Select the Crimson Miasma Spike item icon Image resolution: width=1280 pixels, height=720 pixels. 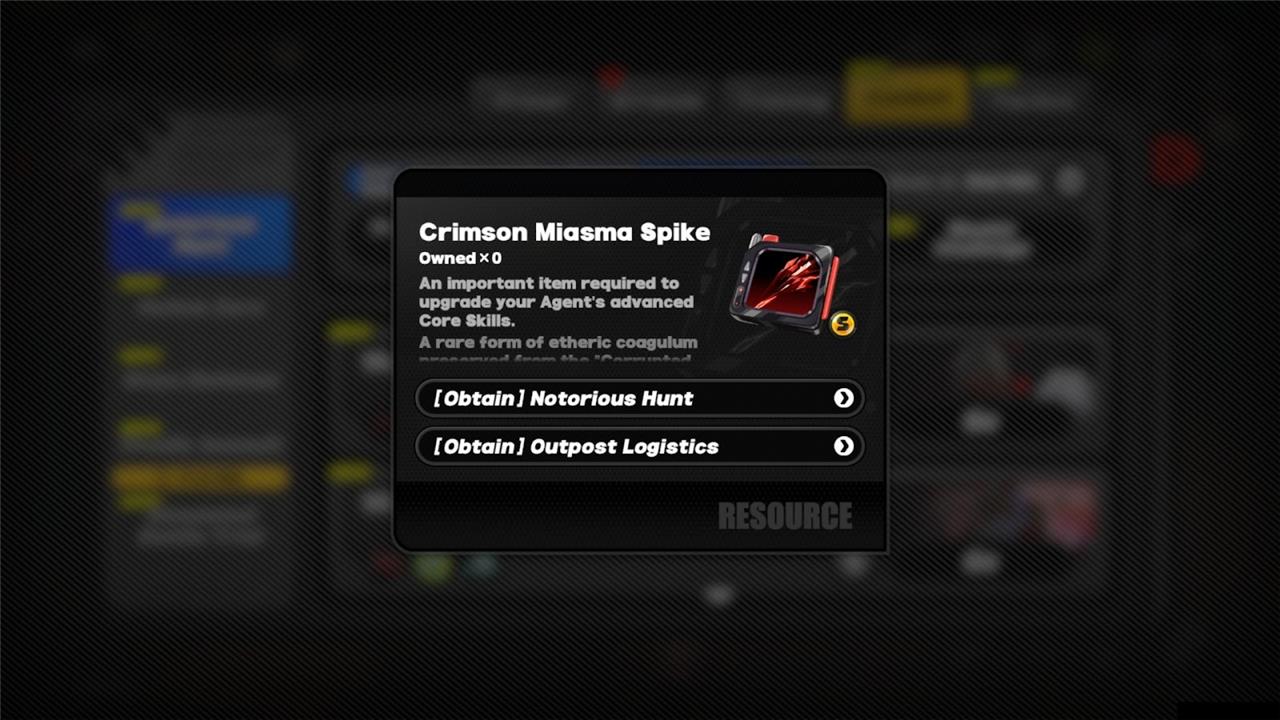(786, 282)
